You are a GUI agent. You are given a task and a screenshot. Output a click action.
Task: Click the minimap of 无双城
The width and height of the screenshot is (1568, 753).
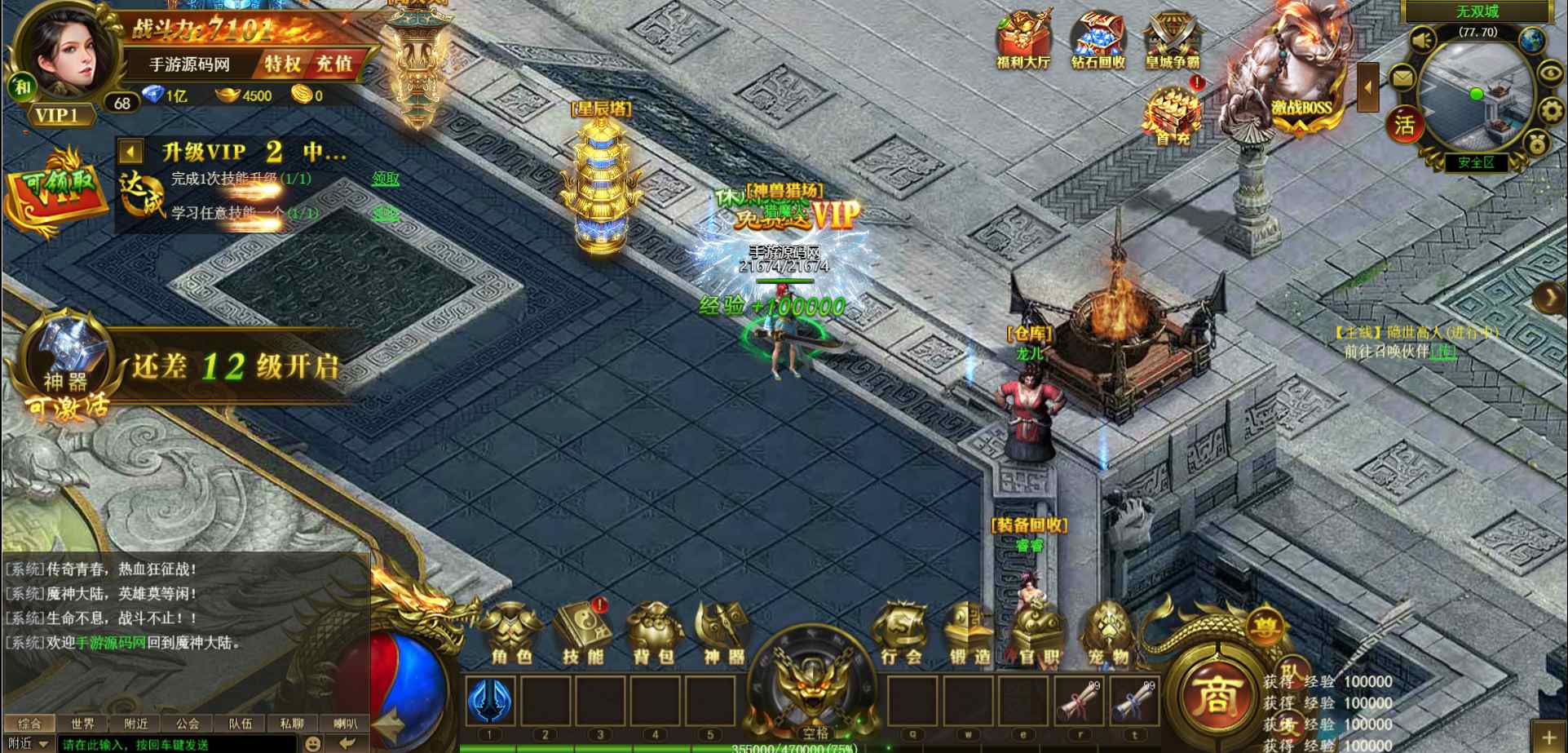click(x=1474, y=94)
